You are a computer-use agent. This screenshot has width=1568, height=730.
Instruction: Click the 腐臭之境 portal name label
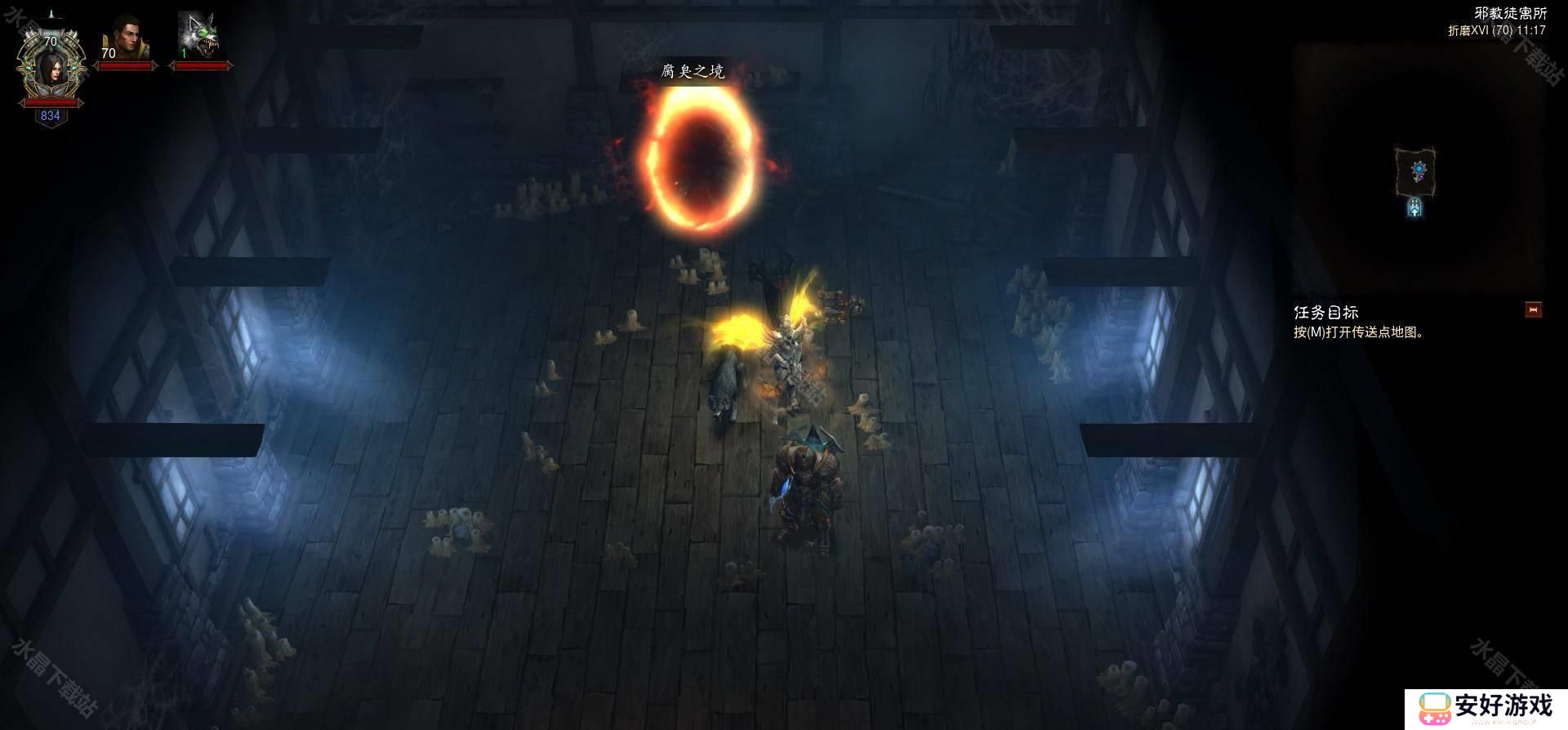click(x=693, y=72)
